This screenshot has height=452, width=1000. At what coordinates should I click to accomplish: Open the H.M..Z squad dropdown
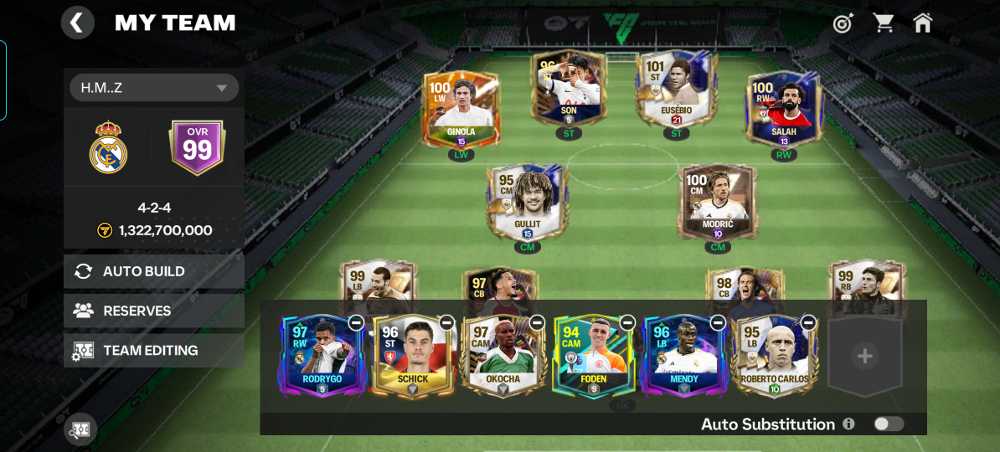152,88
